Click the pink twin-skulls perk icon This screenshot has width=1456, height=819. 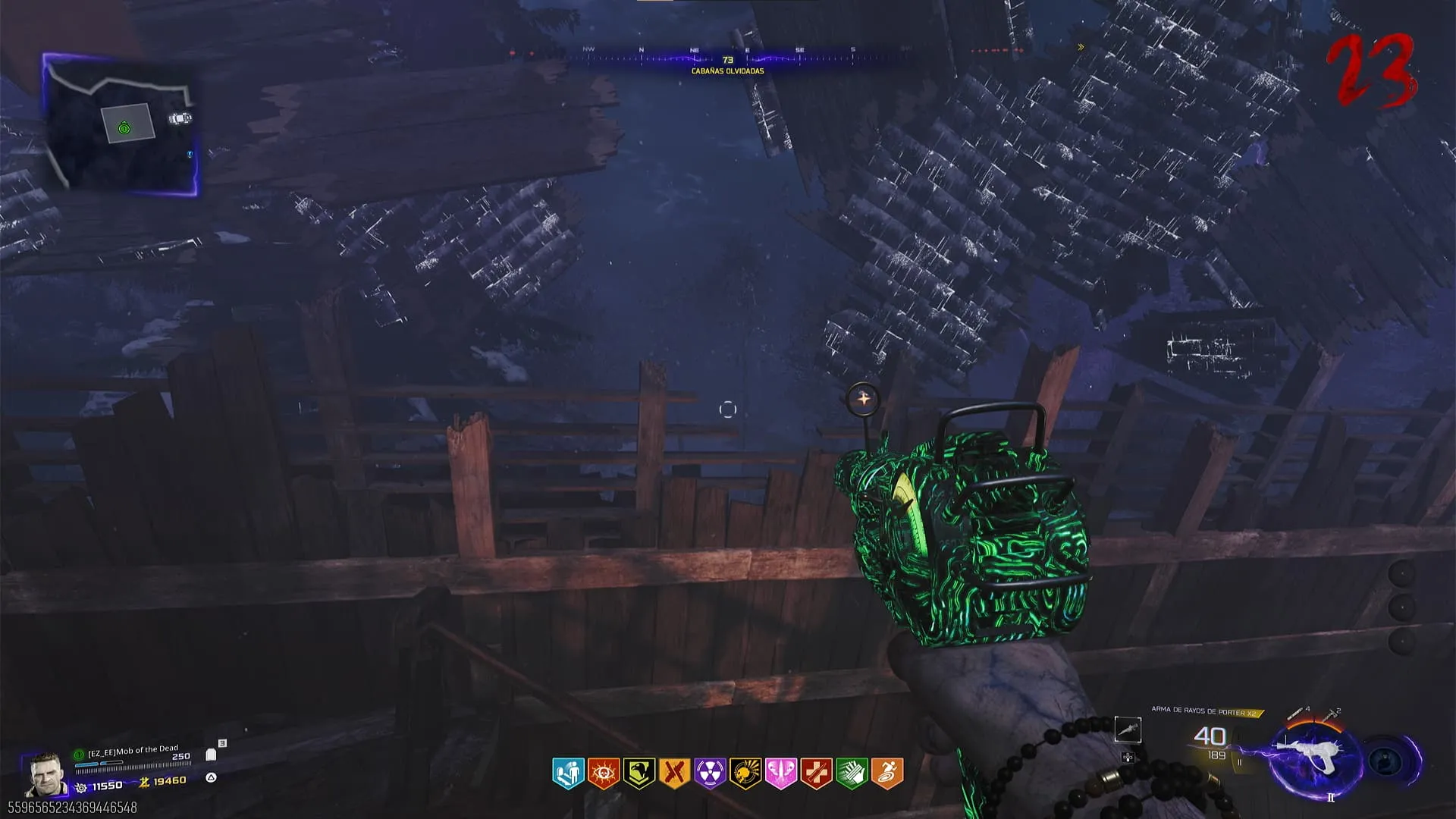point(781,773)
